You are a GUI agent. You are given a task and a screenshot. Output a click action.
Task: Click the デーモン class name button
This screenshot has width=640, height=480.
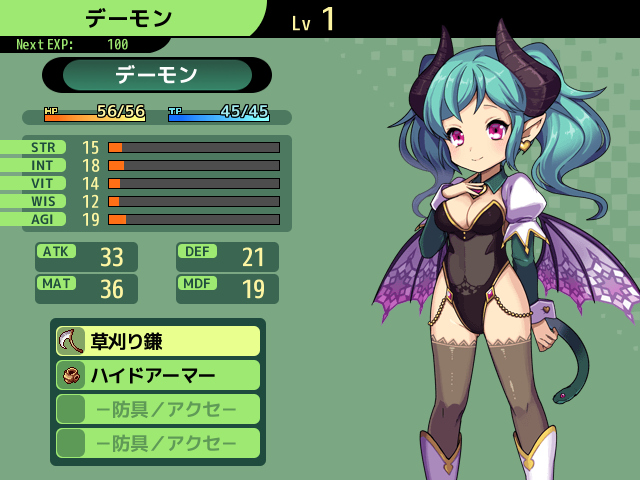[157, 75]
